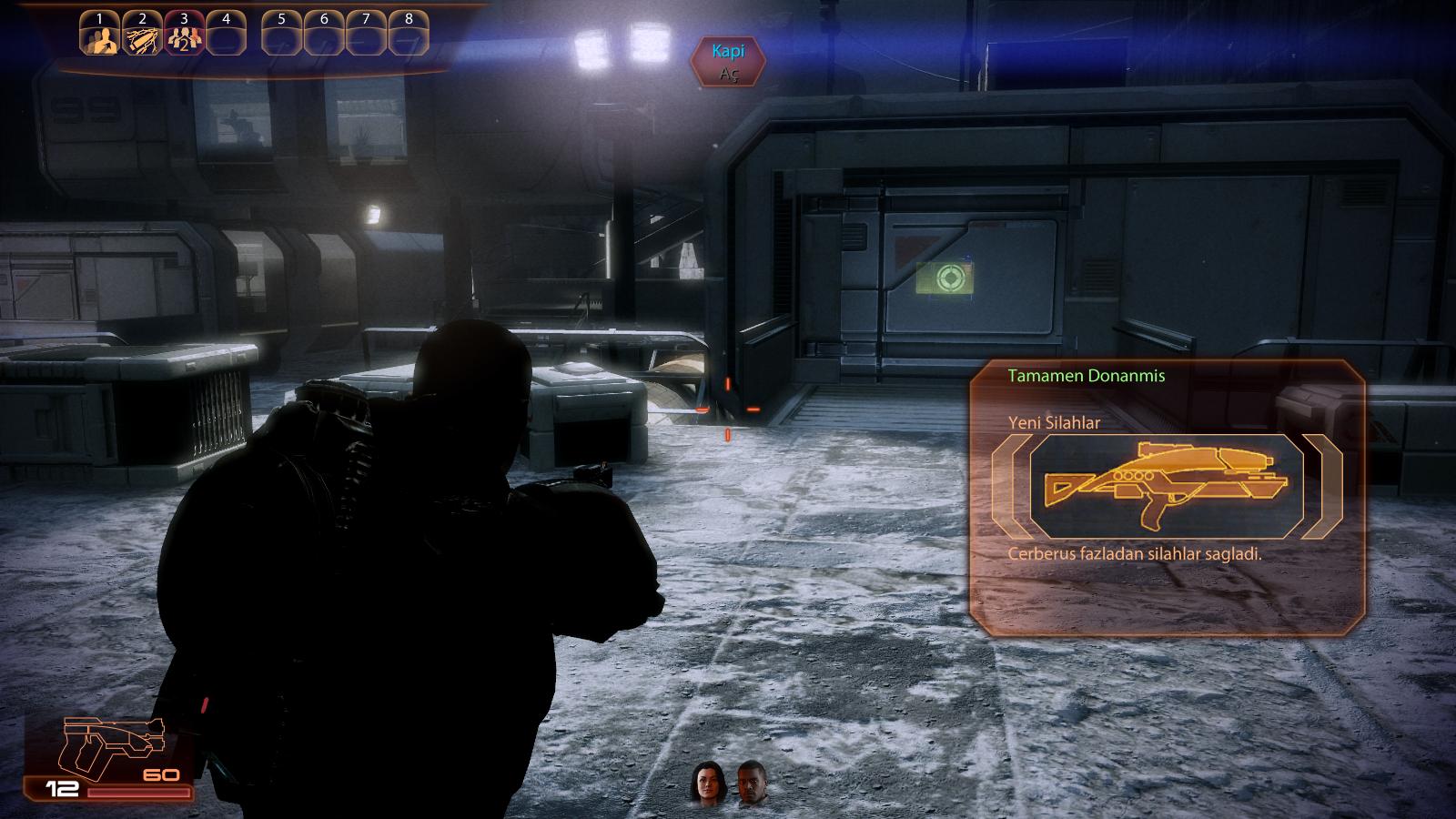Image resolution: width=1456 pixels, height=819 pixels.
Task: Click the new weapon image in the notification
Action: coord(1167,482)
